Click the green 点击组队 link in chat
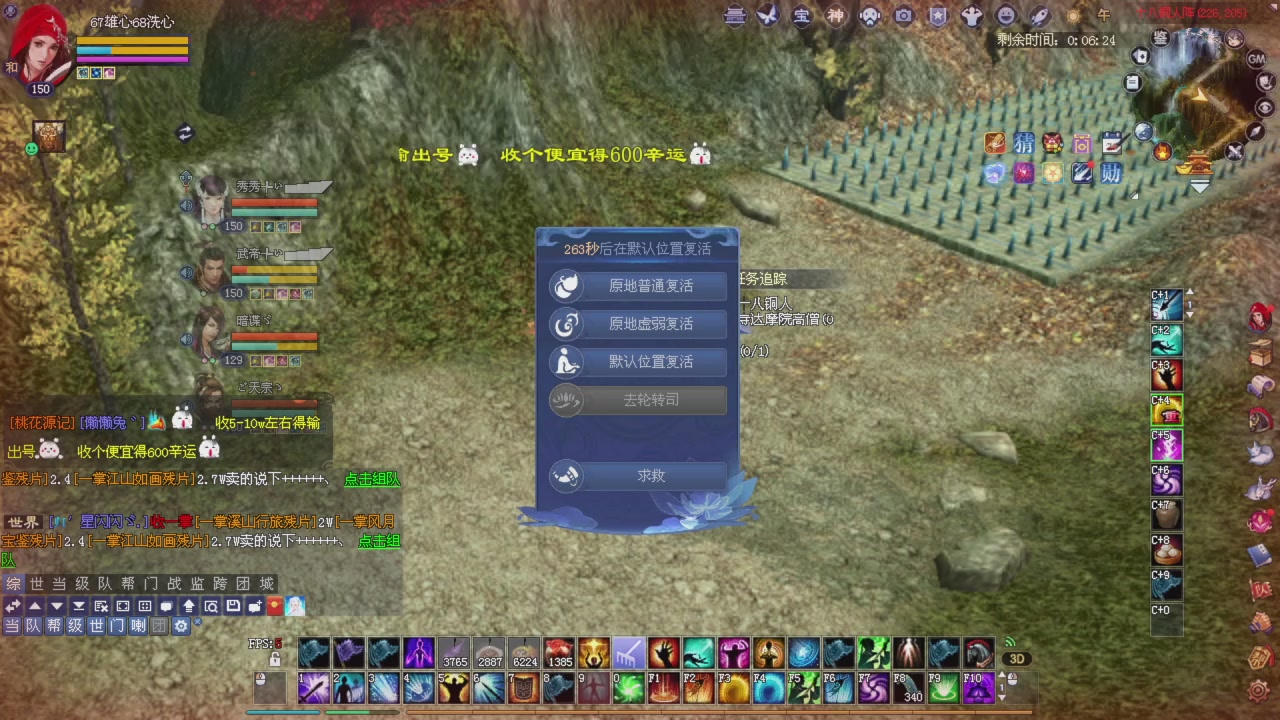Image resolution: width=1280 pixels, height=720 pixels. 371,479
